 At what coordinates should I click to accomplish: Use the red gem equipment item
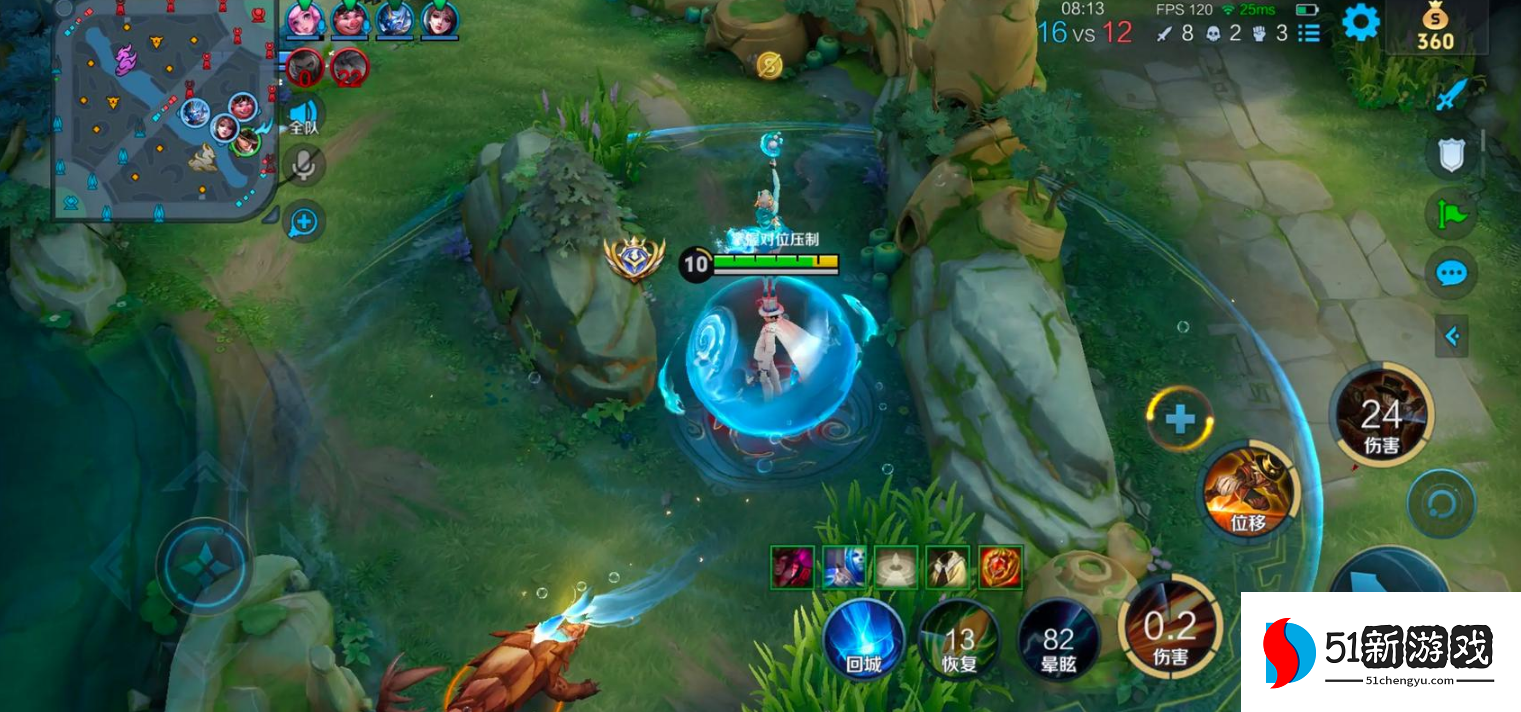(1000, 567)
